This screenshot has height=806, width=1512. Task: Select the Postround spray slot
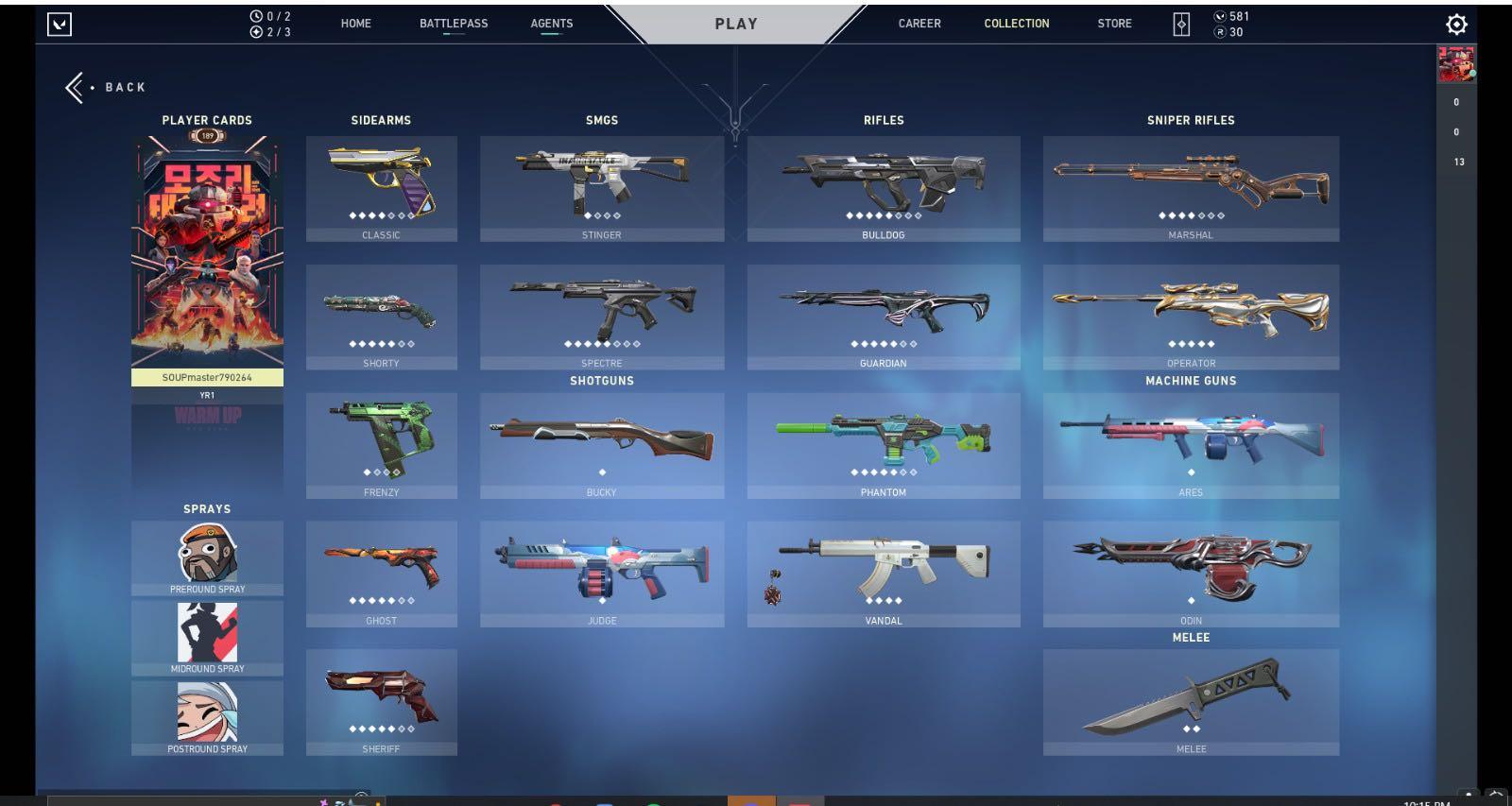pyautogui.click(x=207, y=714)
